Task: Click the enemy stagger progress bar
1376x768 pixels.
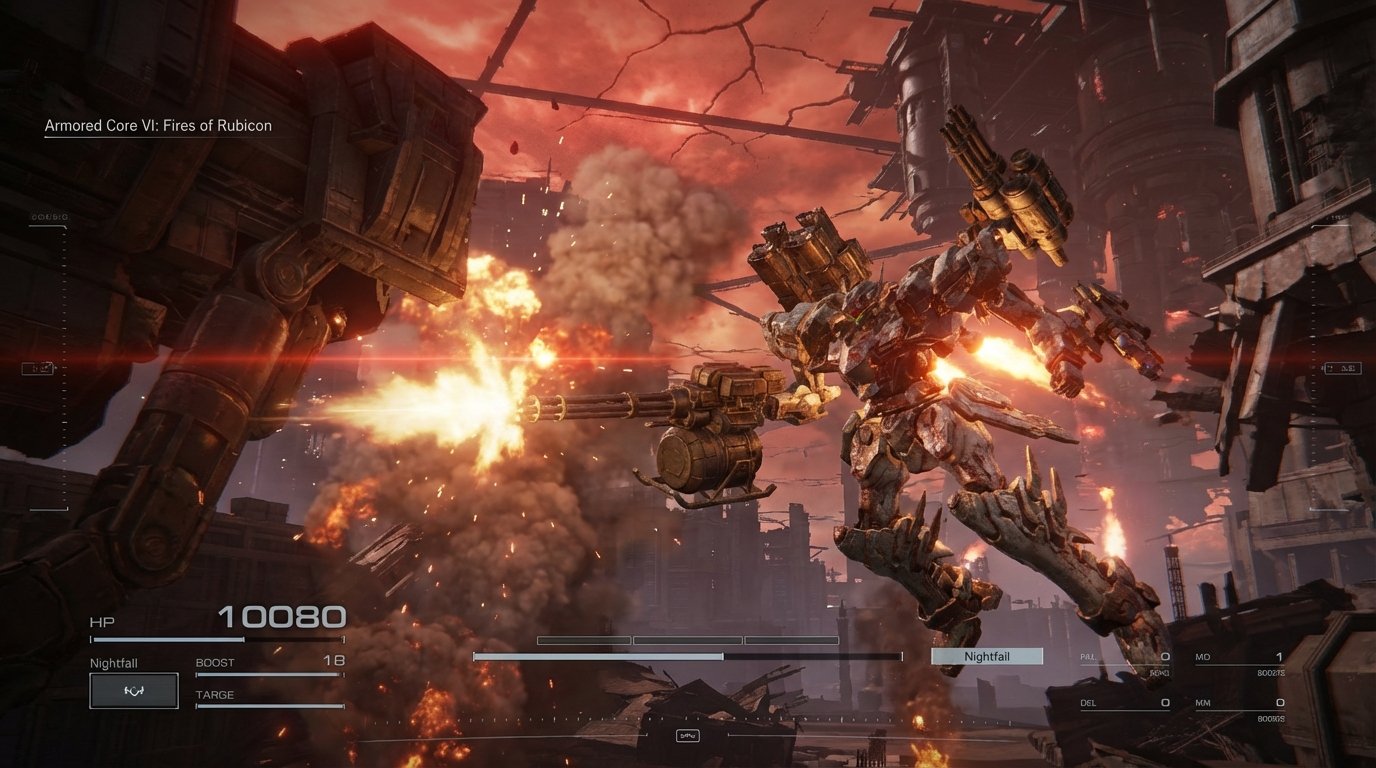Action: pos(684,656)
